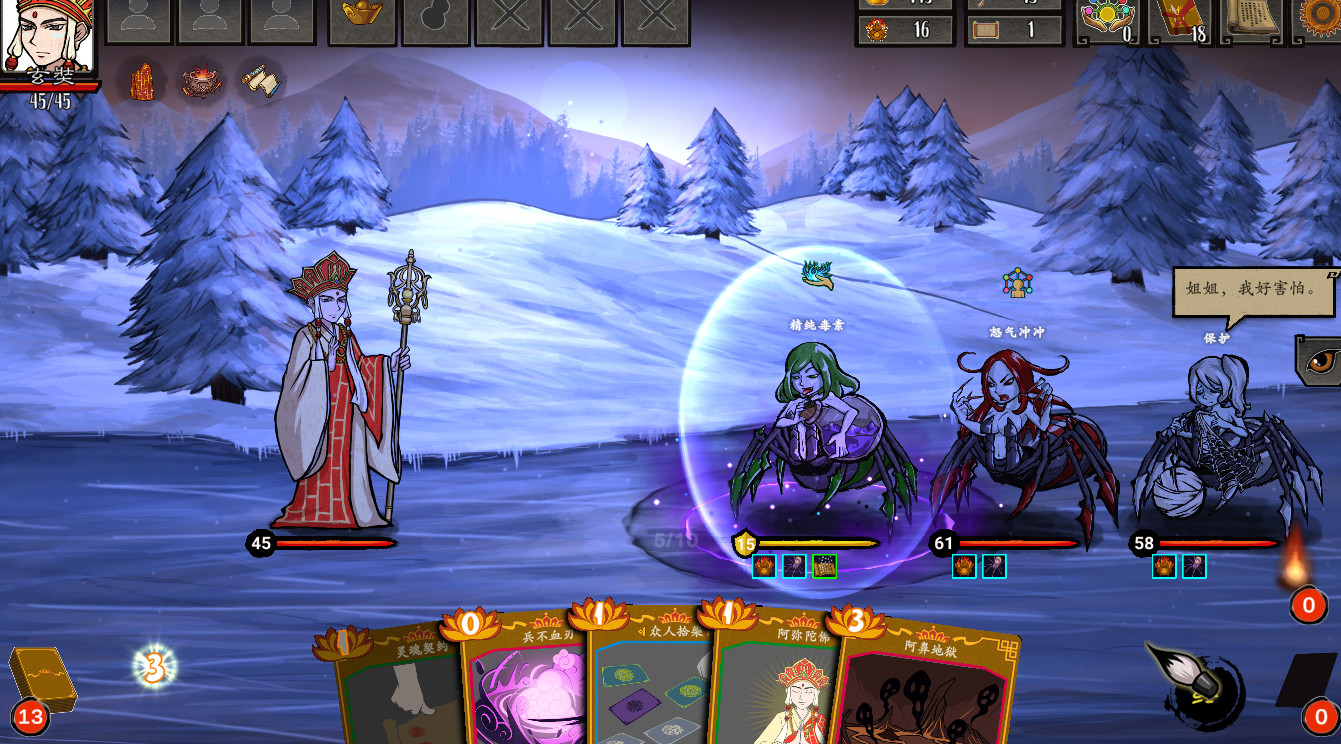Click the orange tower buff icon below the portraits
Screen dimensions: 1341x744
(x=143, y=83)
